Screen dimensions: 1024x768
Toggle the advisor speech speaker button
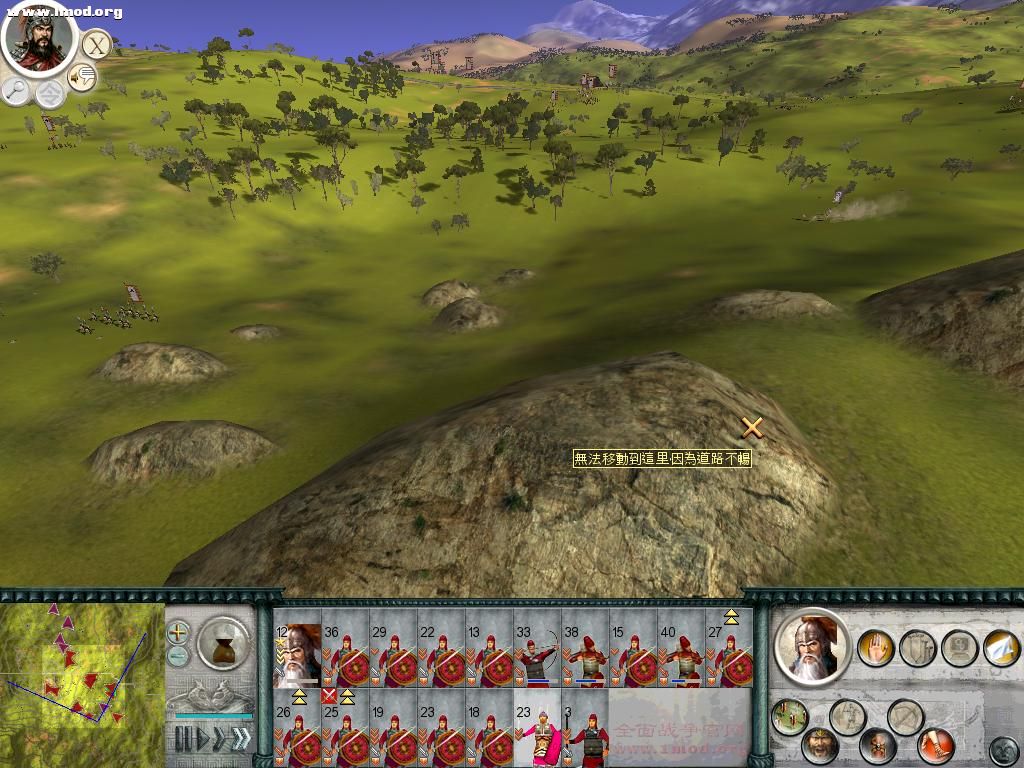[x=81, y=76]
